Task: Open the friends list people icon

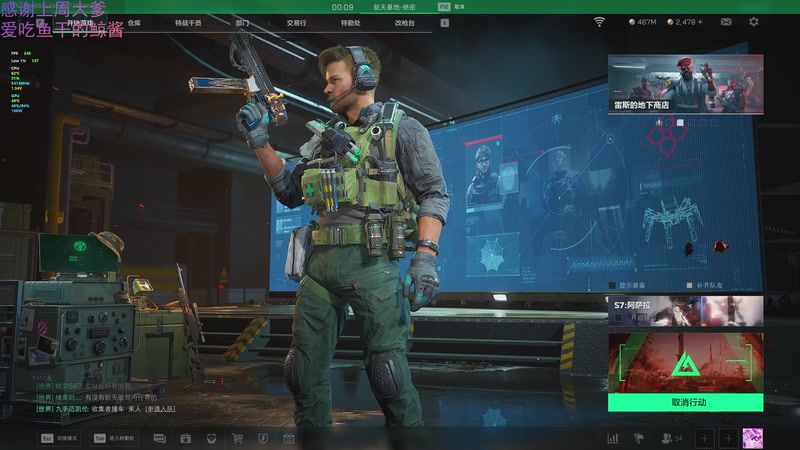Action: pos(667,438)
